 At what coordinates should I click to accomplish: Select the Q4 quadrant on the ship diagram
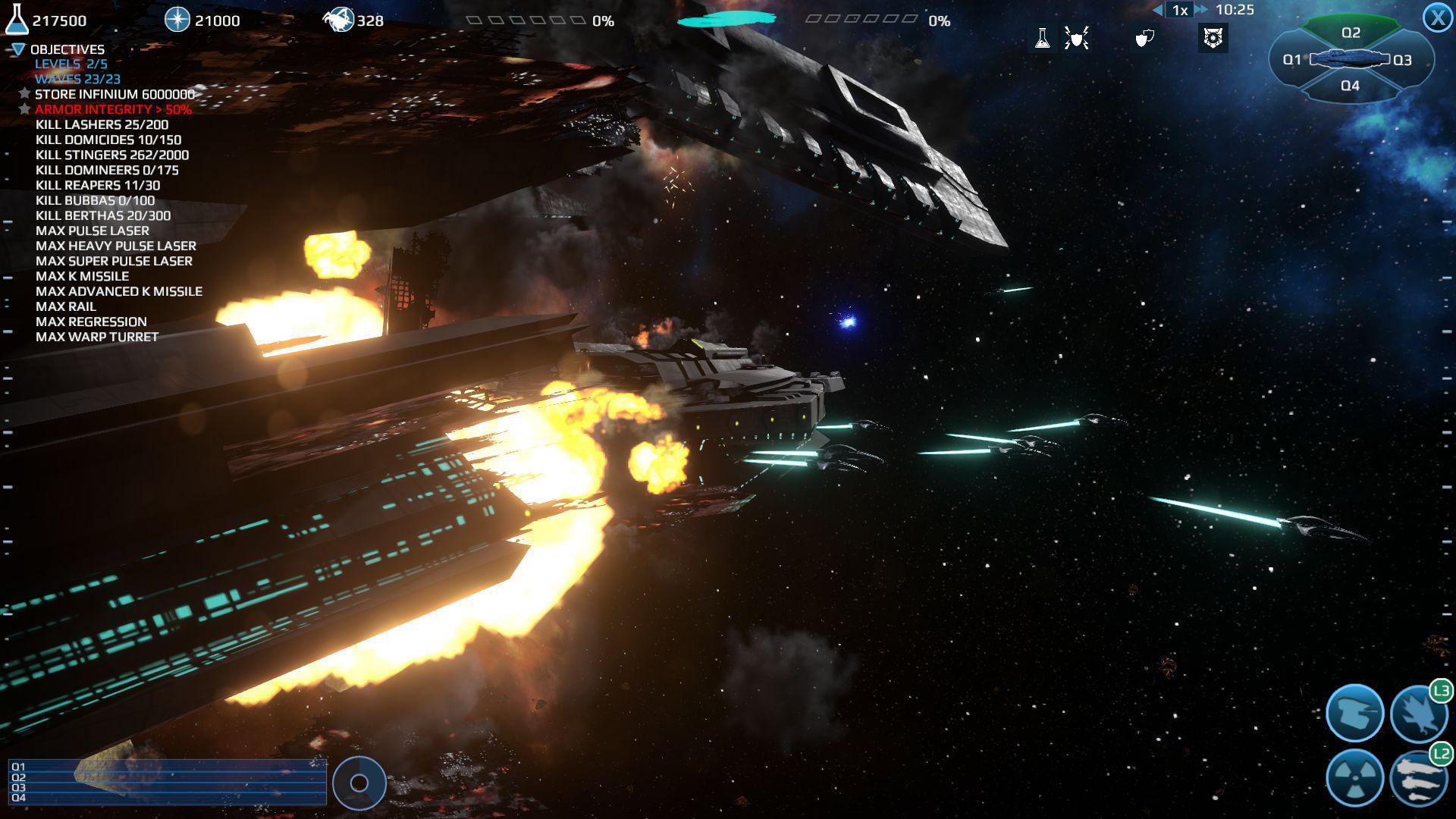[1351, 86]
